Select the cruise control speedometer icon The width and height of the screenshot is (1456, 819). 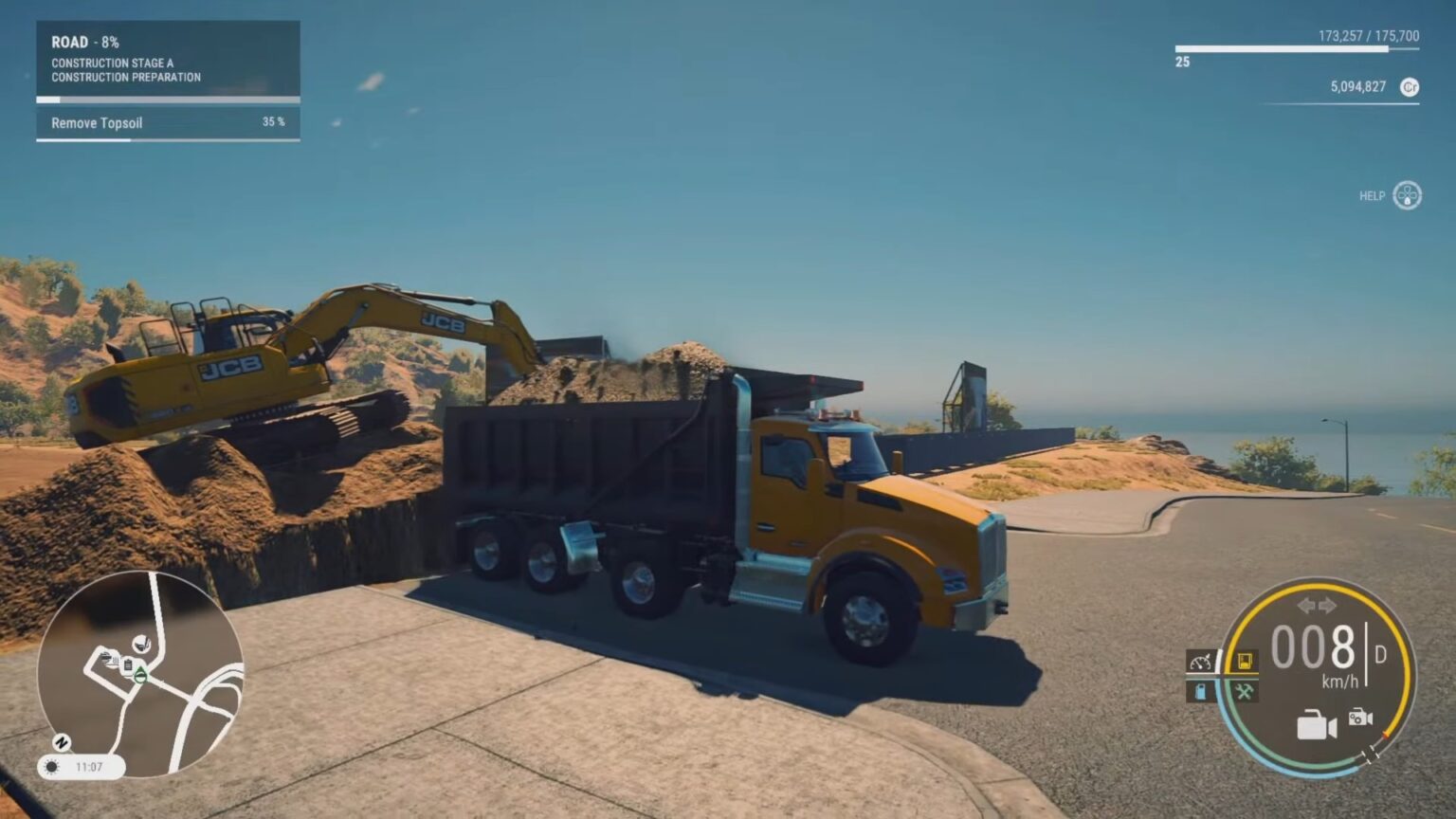(1200, 662)
